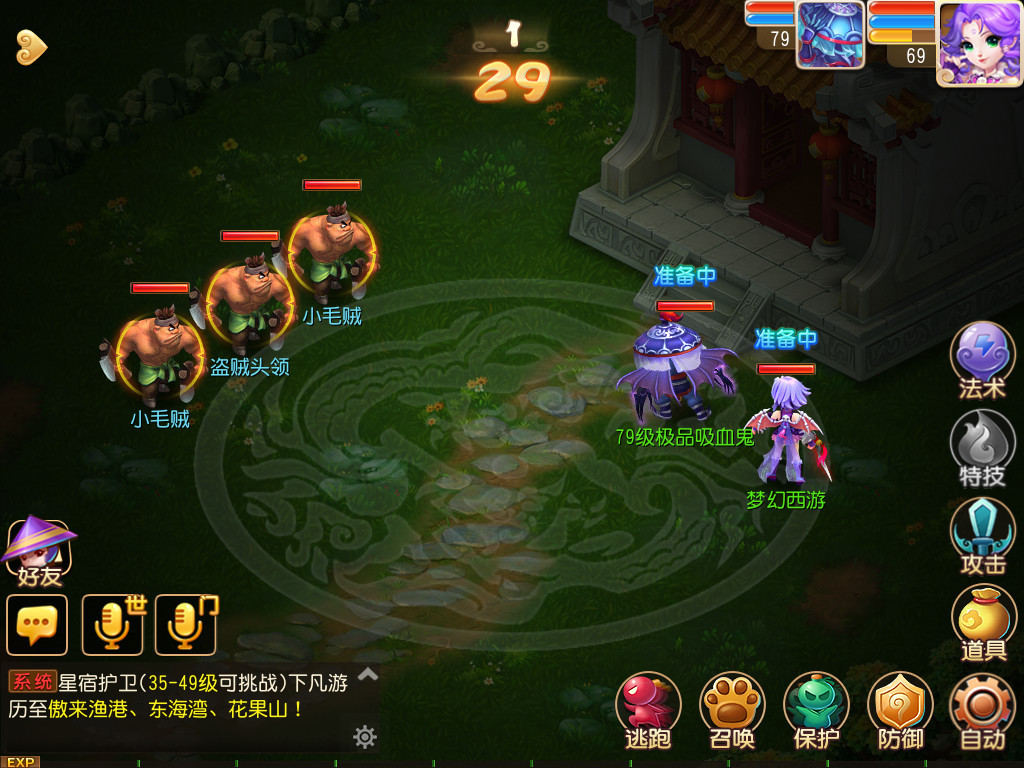Activate the world voice chat microphone
Viewport: 1024px width, 768px height.
(113, 625)
